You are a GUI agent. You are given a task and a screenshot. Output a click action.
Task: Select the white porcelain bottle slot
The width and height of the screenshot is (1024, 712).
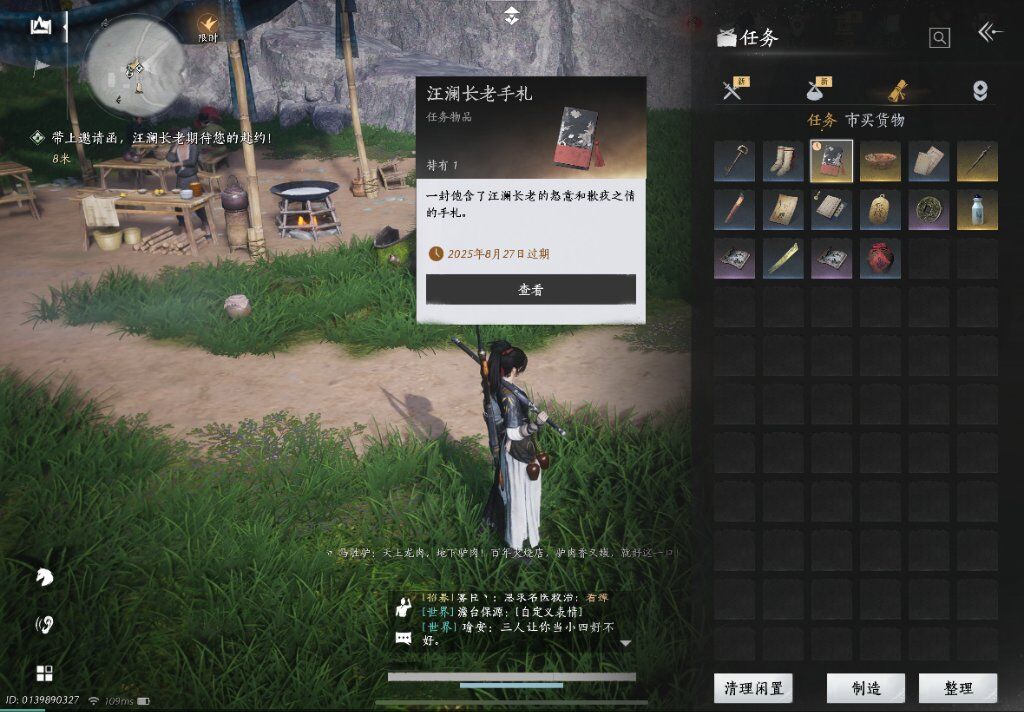pos(977,210)
